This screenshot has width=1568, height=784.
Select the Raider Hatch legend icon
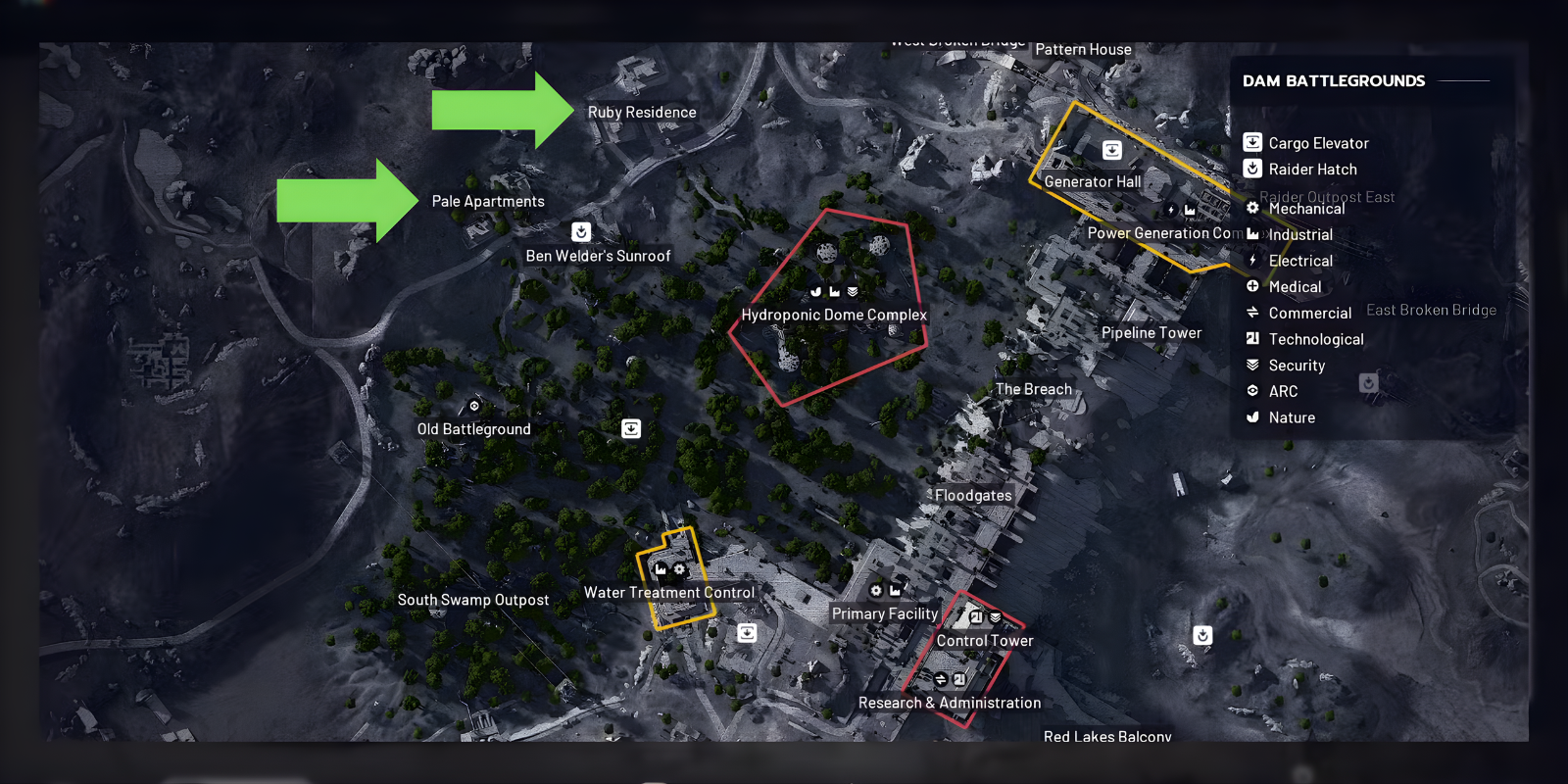tap(1252, 169)
